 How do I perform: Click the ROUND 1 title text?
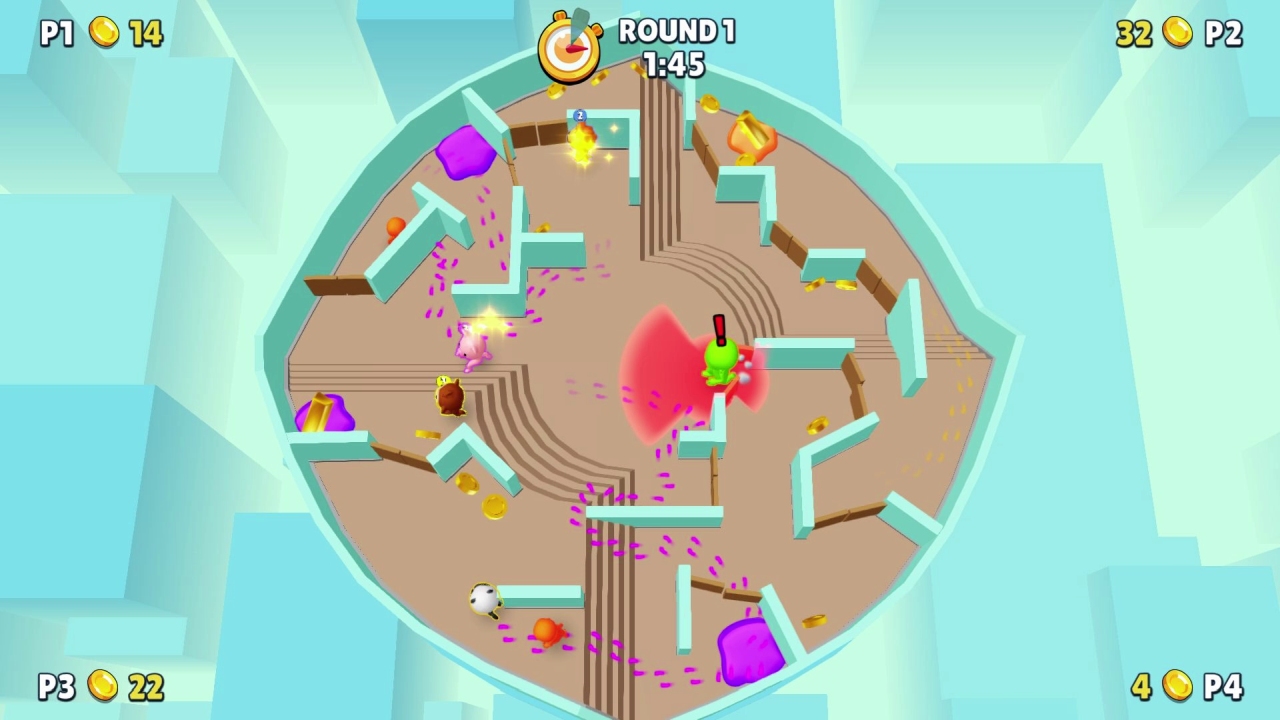(x=676, y=31)
